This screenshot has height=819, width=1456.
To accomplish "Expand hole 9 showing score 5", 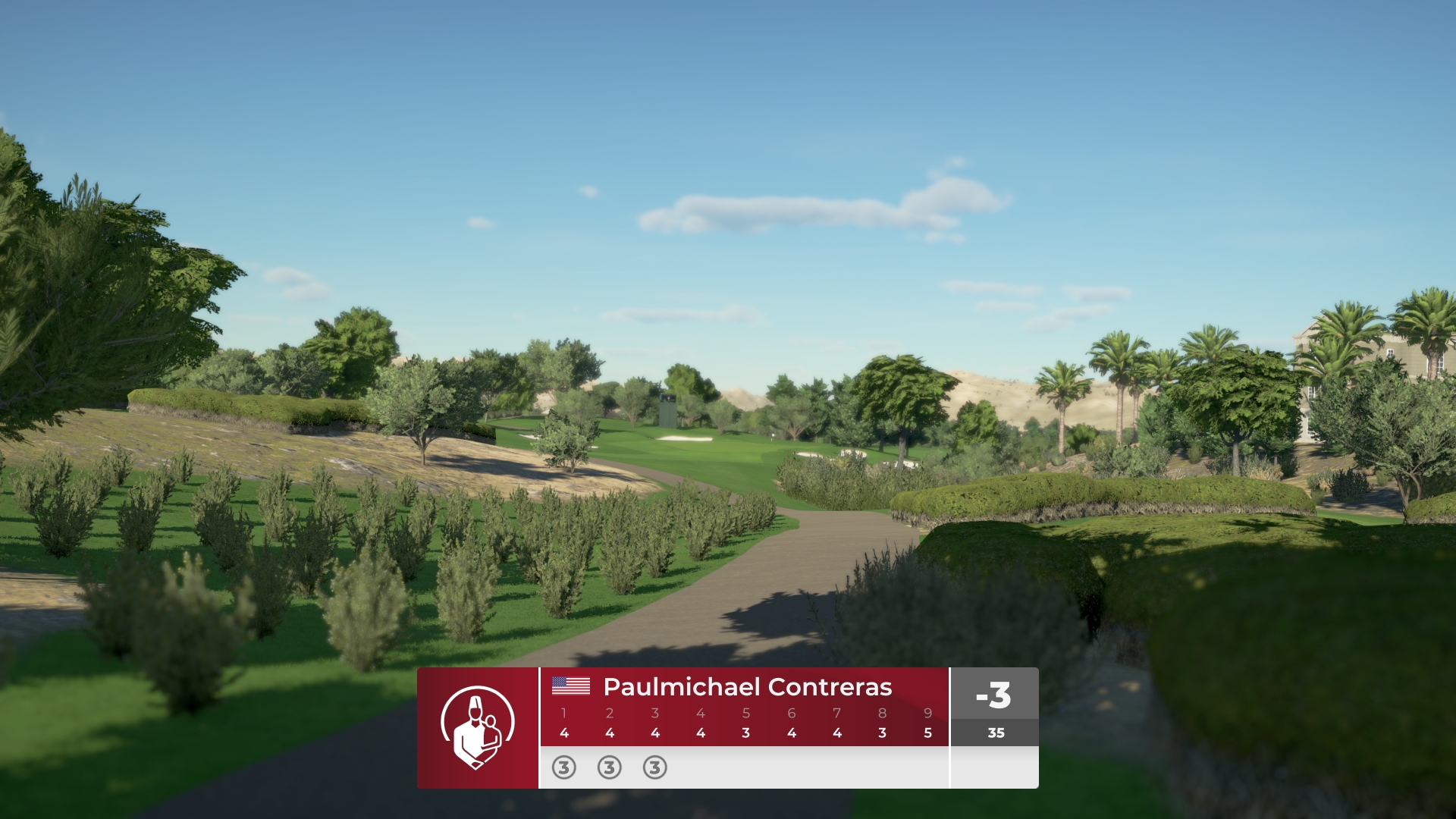I will pos(927,733).
